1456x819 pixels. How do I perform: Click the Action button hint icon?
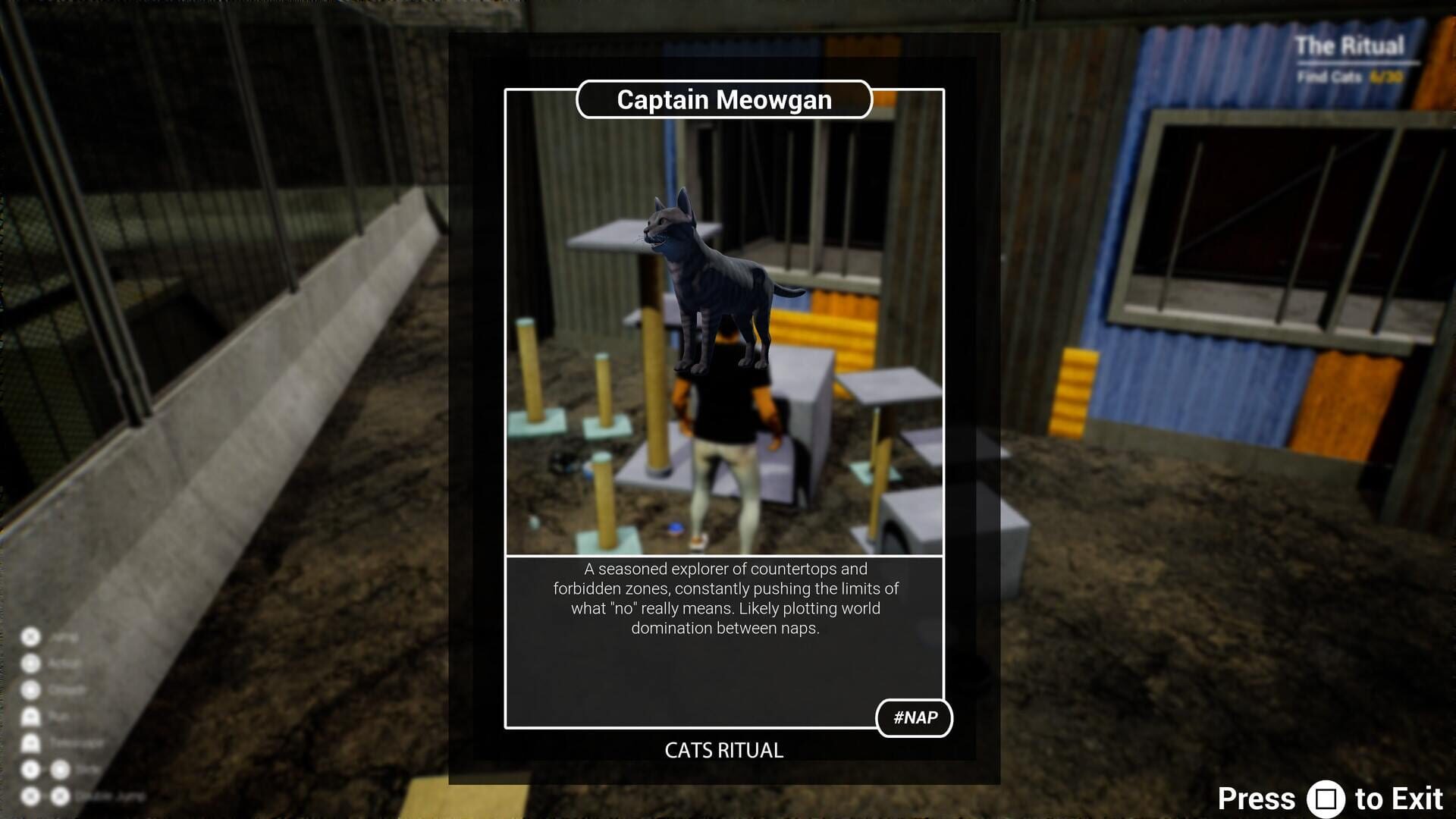point(30,664)
